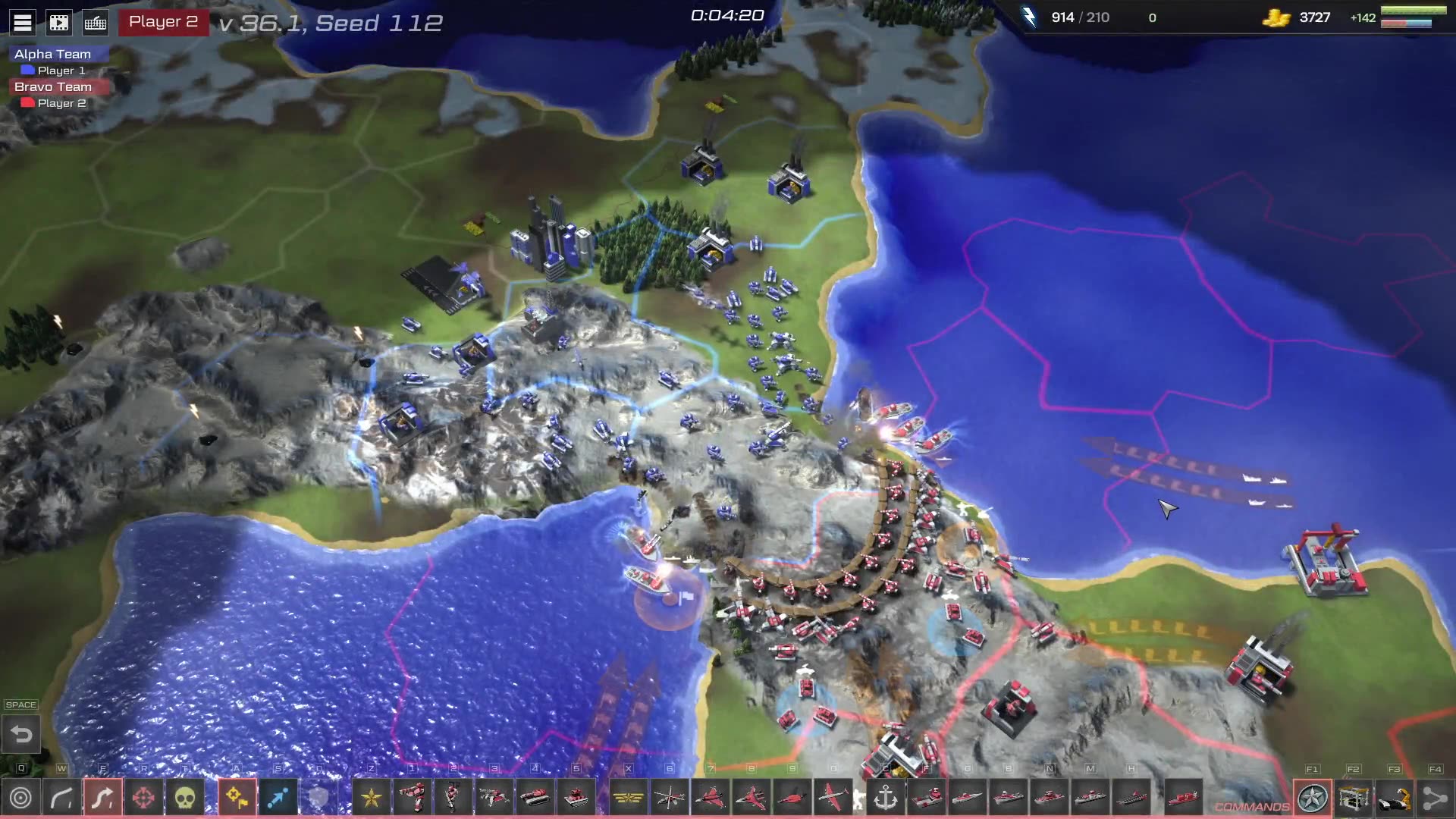Open the share nodes tab
This screenshot has width=1456, height=819.
click(x=1435, y=798)
